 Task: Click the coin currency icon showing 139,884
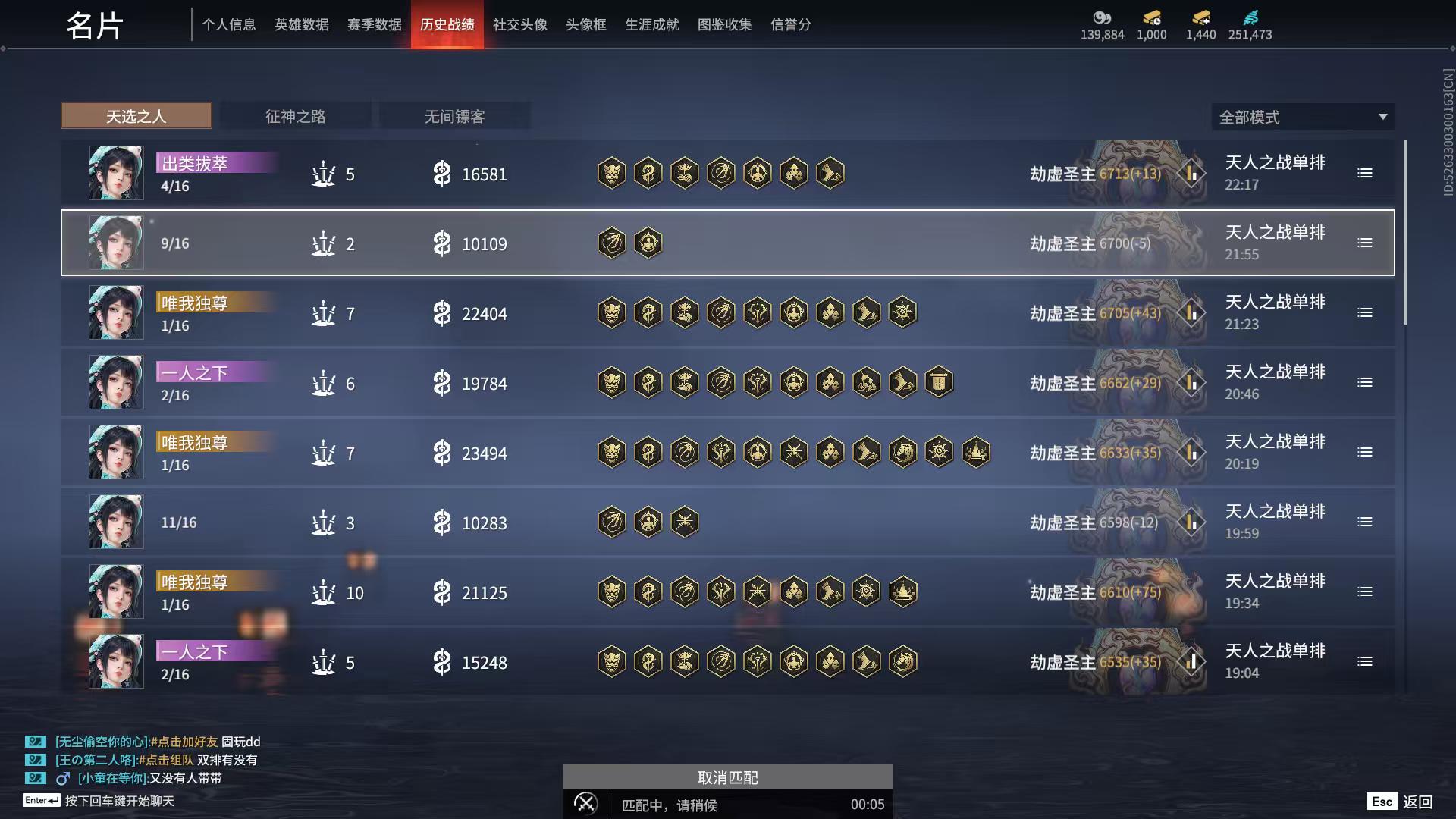pyautogui.click(x=1103, y=19)
